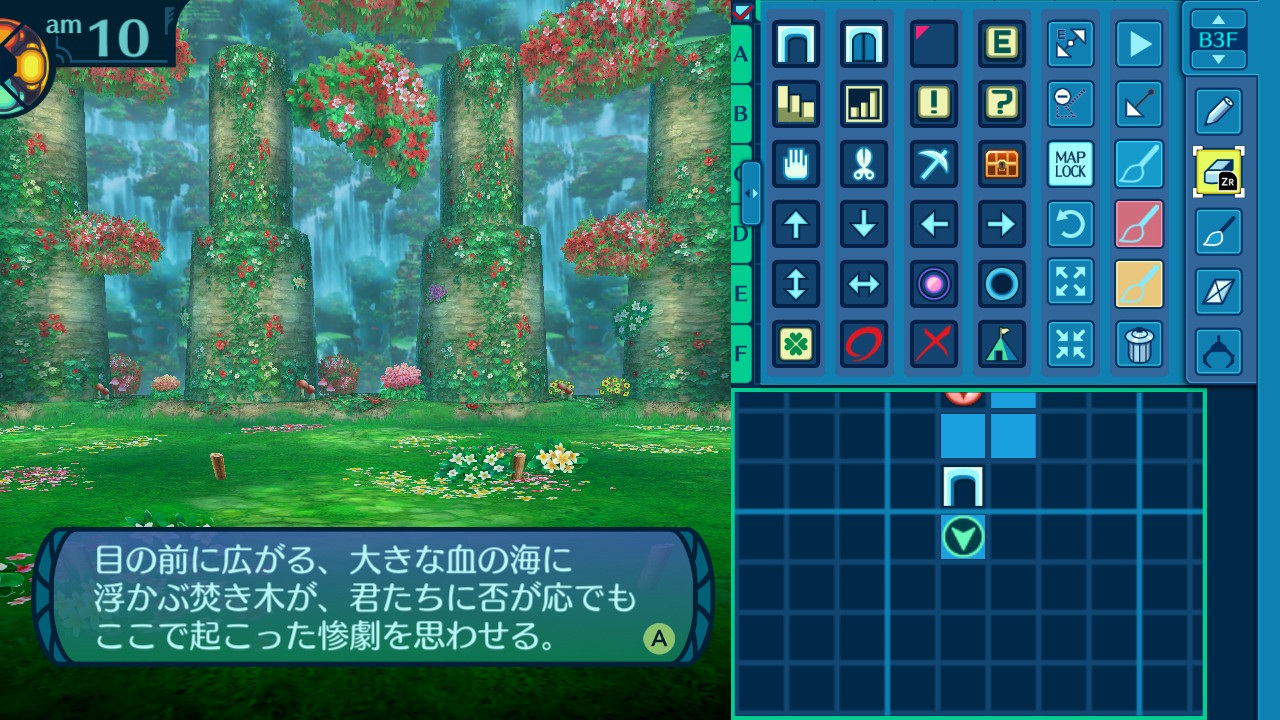Toggle the MAP LOCK button
This screenshot has height=720, width=1280.
click(1070, 164)
